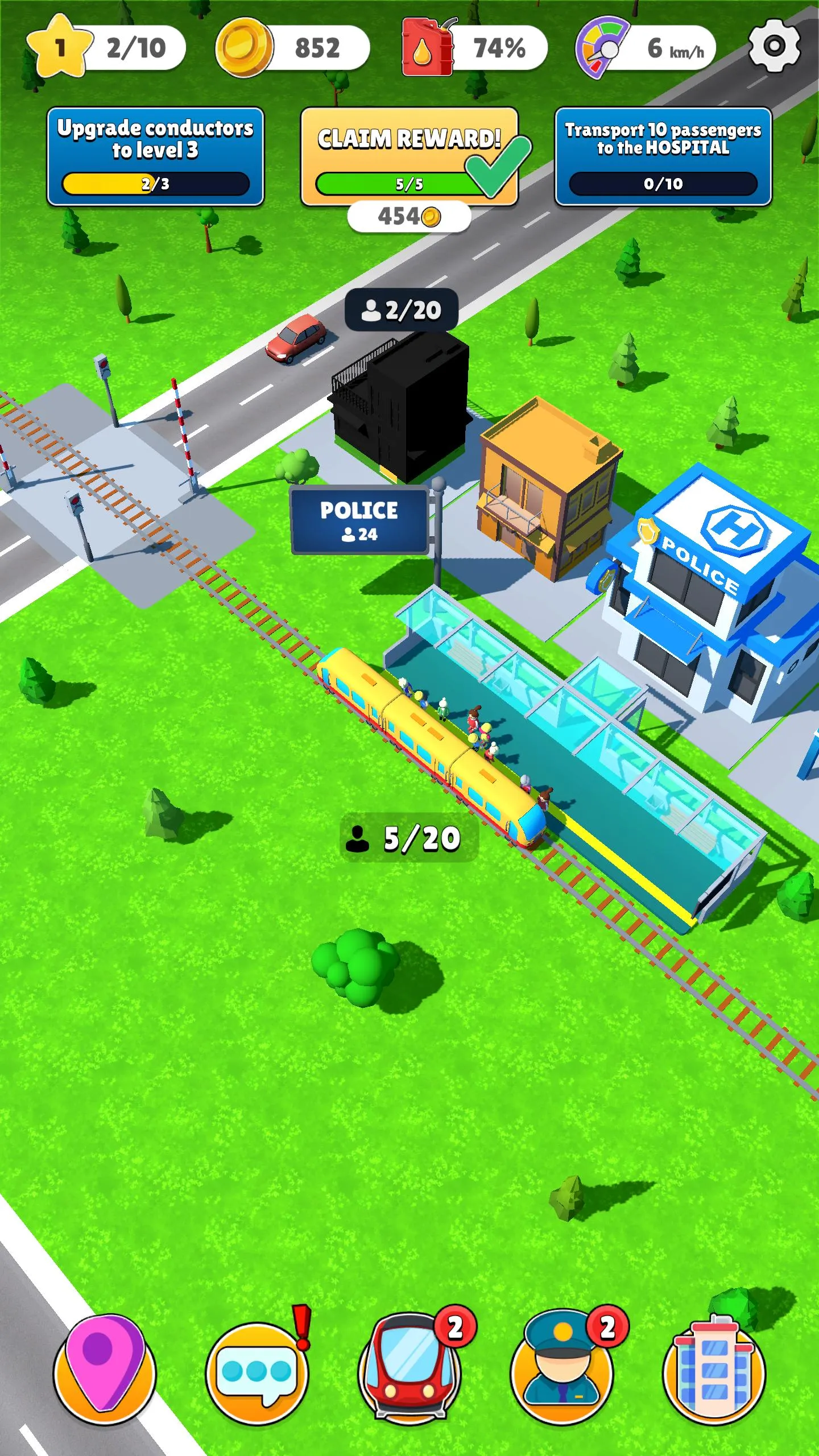
Task: Open the Transport 10 passengers to HOSPITAL quest
Action: pyautogui.click(x=661, y=154)
